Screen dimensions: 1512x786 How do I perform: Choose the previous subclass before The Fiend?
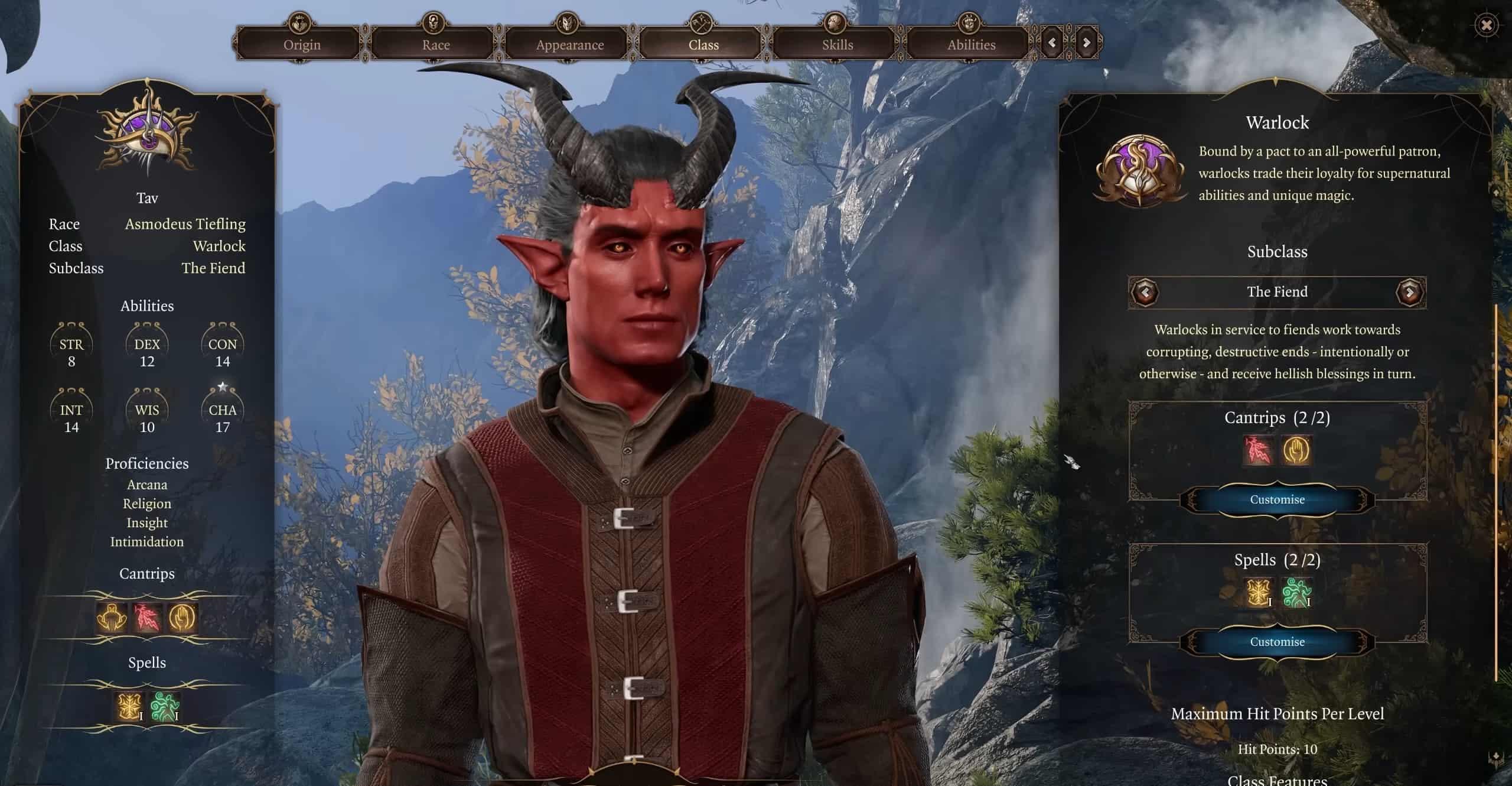(1145, 292)
